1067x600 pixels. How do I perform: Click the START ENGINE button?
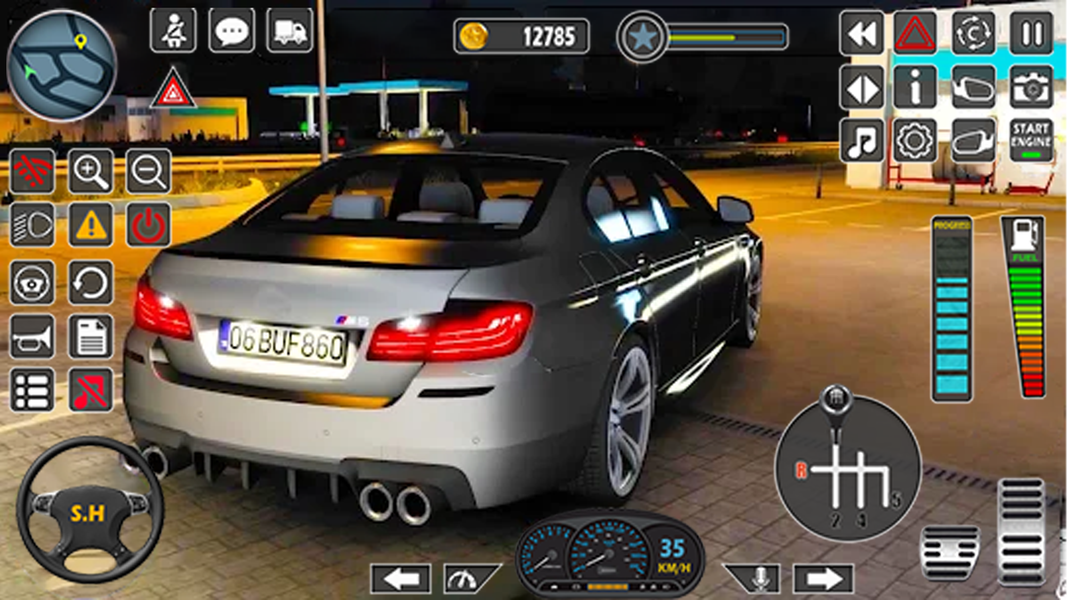coord(1030,141)
